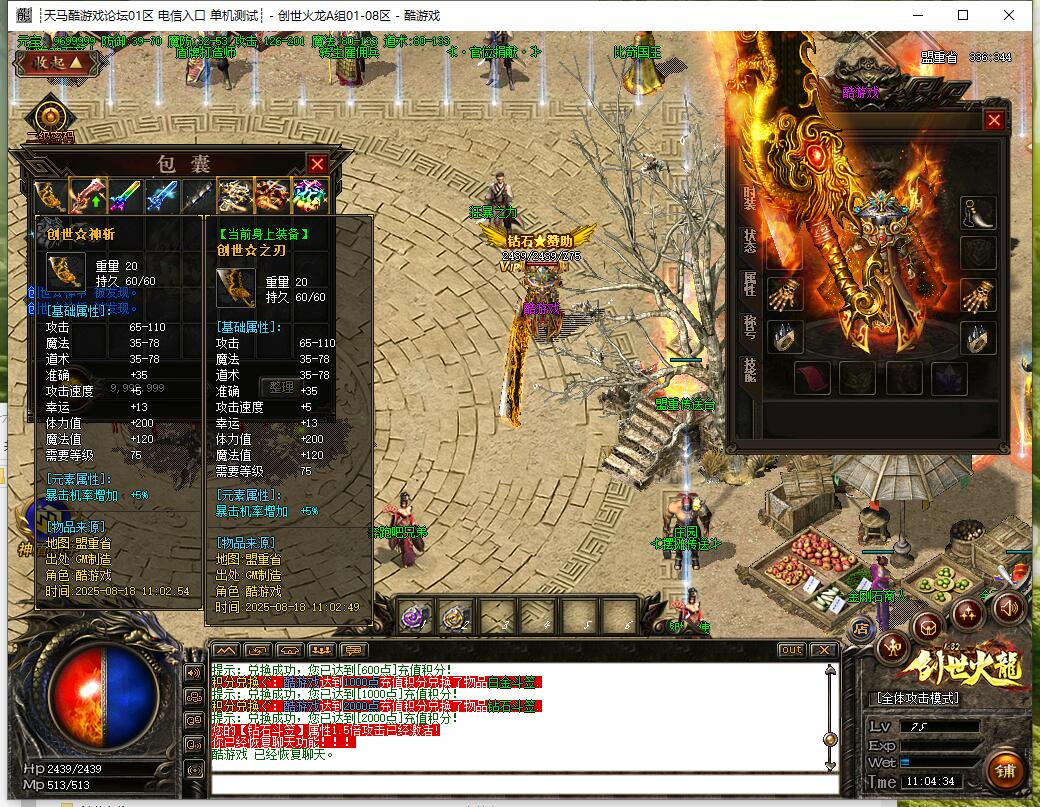
Task: Close the character equipment panel
Action: coord(994,120)
